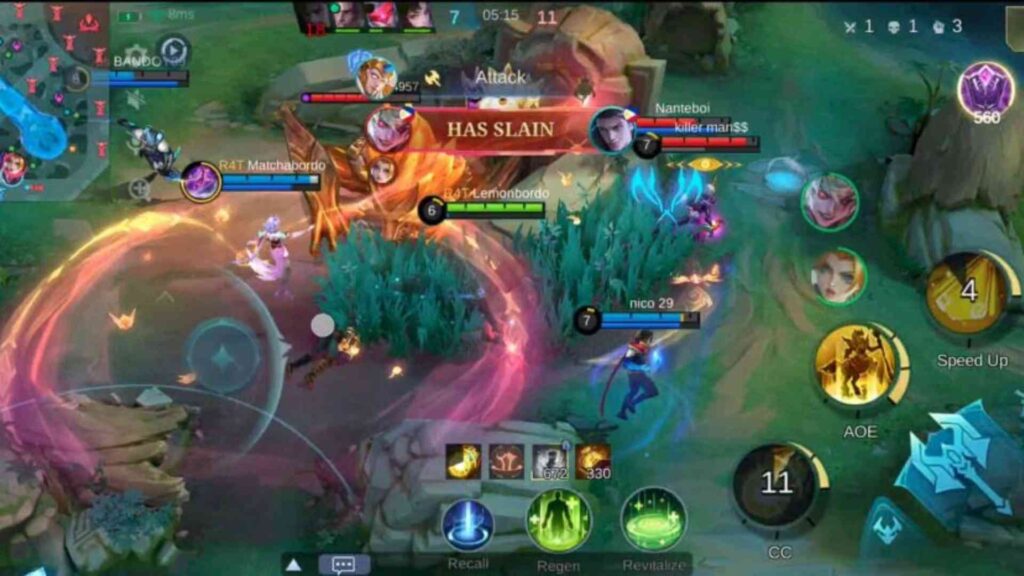This screenshot has width=1024, height=576.
Task: Buy the purple recommended item costing 560
Action: point(985,91)
